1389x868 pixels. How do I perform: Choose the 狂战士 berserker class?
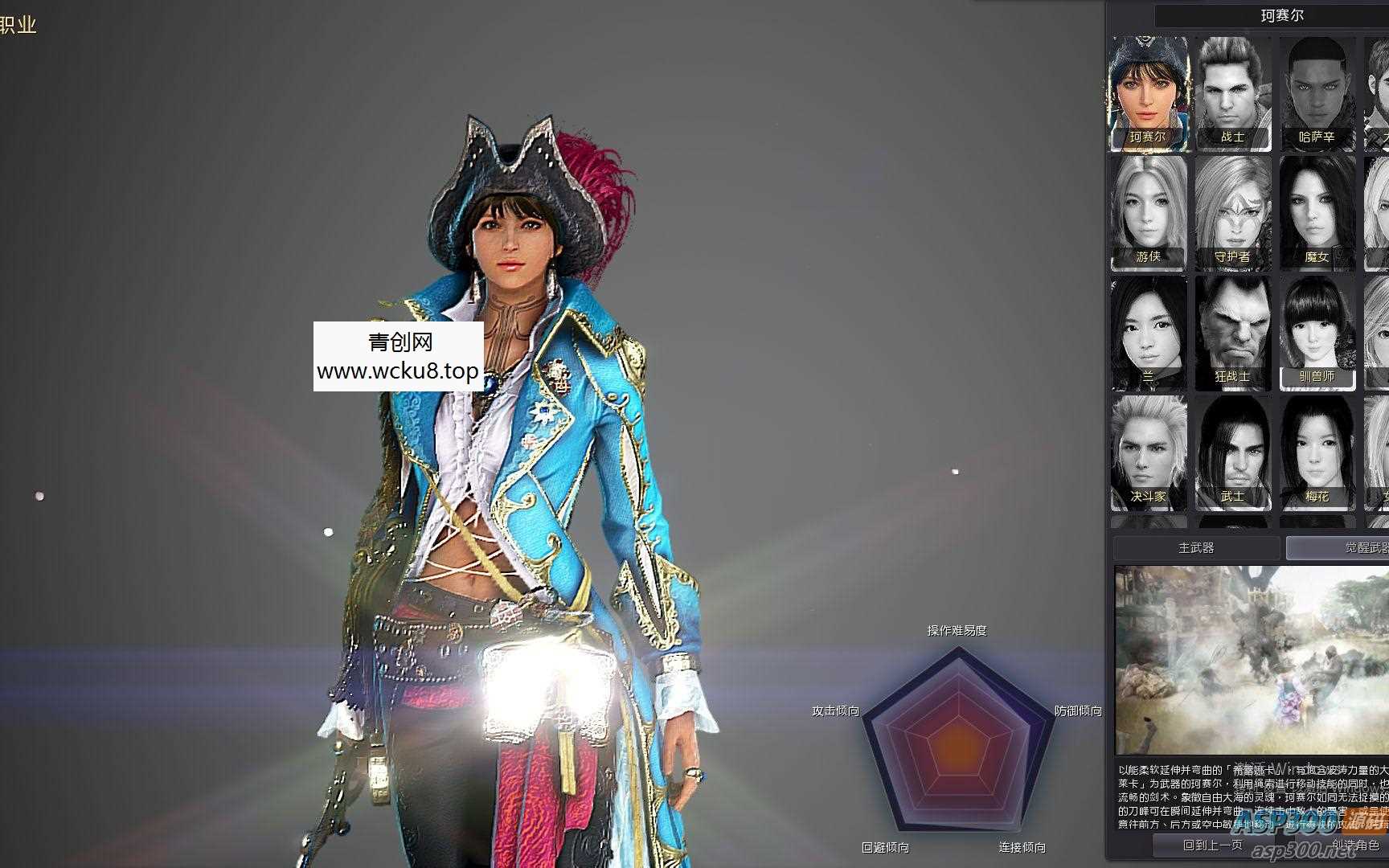click(x=1232, y=332)
